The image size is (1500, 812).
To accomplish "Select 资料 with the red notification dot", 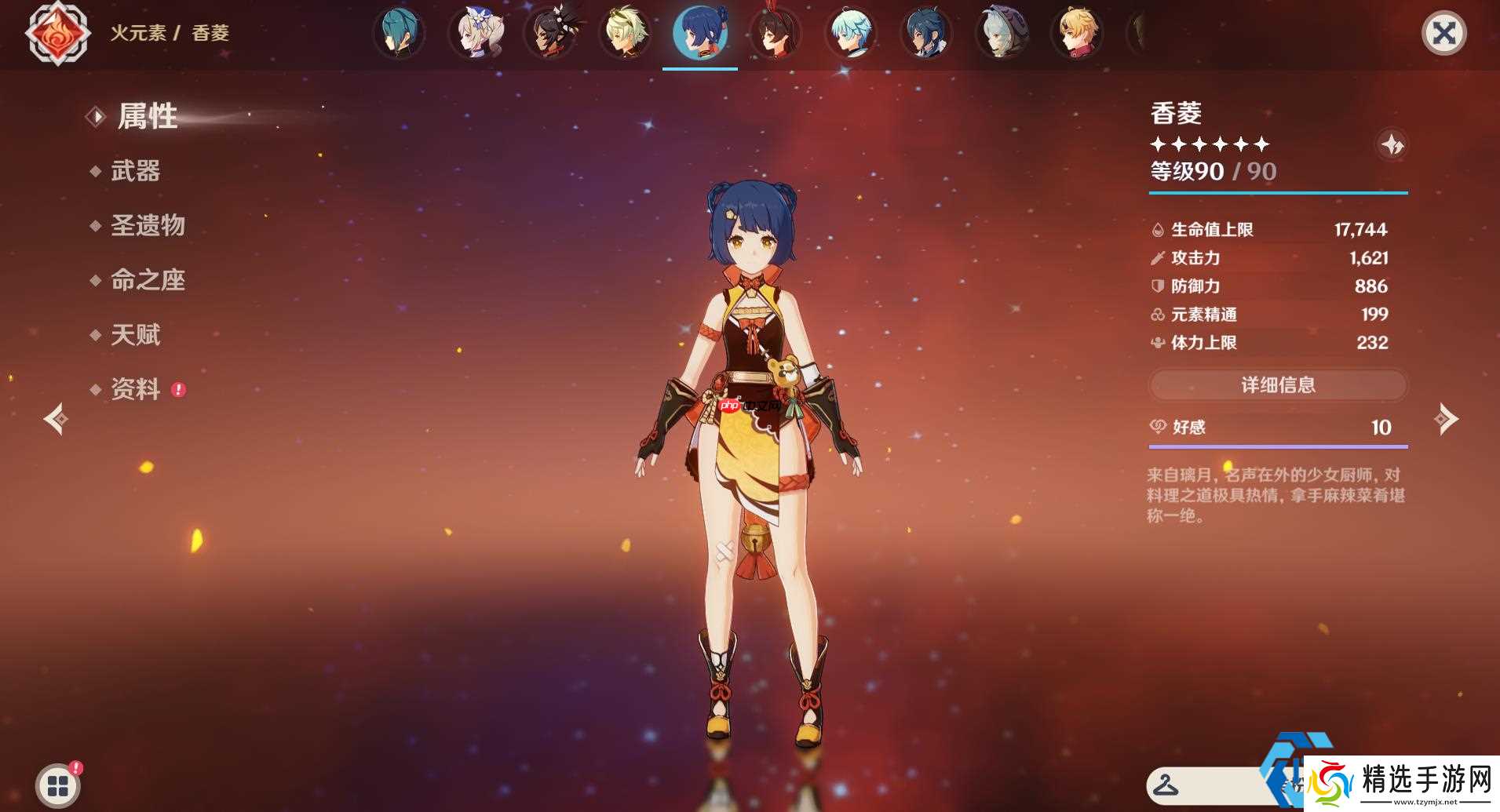I will (135, 390).
